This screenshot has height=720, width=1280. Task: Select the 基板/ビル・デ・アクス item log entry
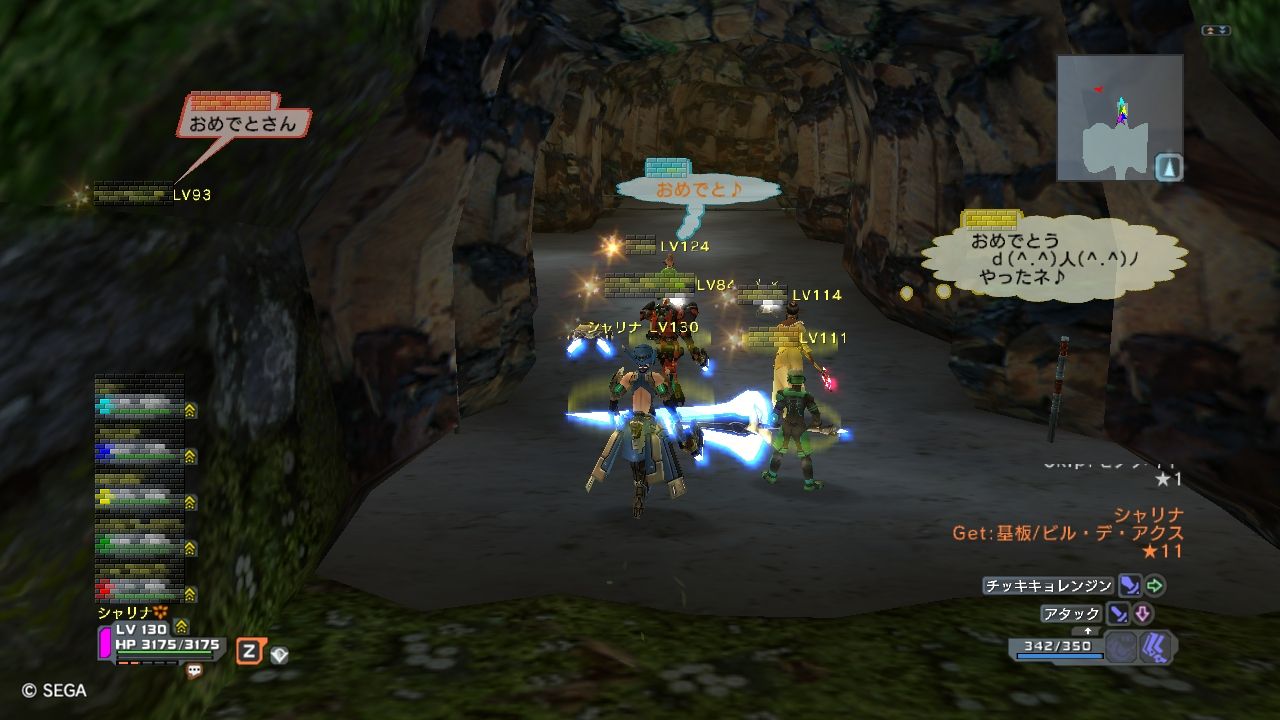point(1067,533)
